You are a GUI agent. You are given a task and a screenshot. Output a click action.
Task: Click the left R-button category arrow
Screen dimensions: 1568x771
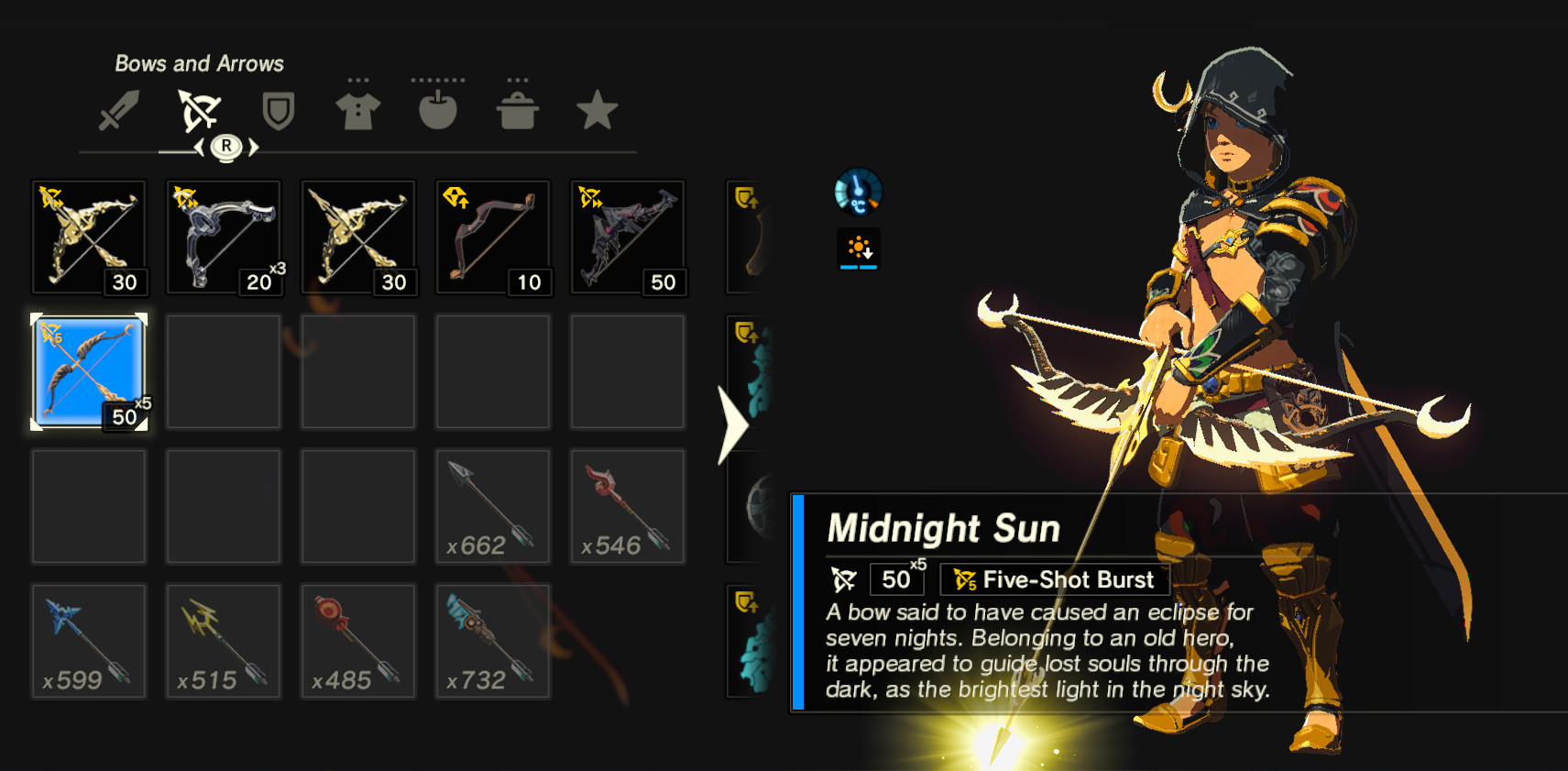[x=201, y=147]
